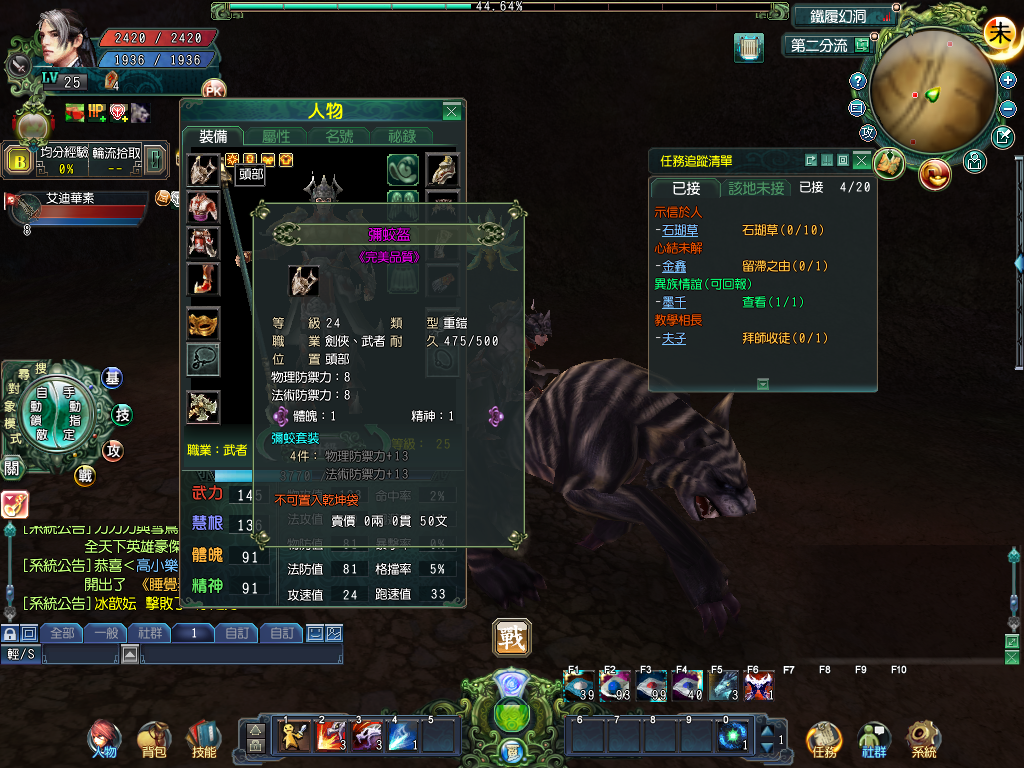Select the equipped helmet slot

(203, 169)
